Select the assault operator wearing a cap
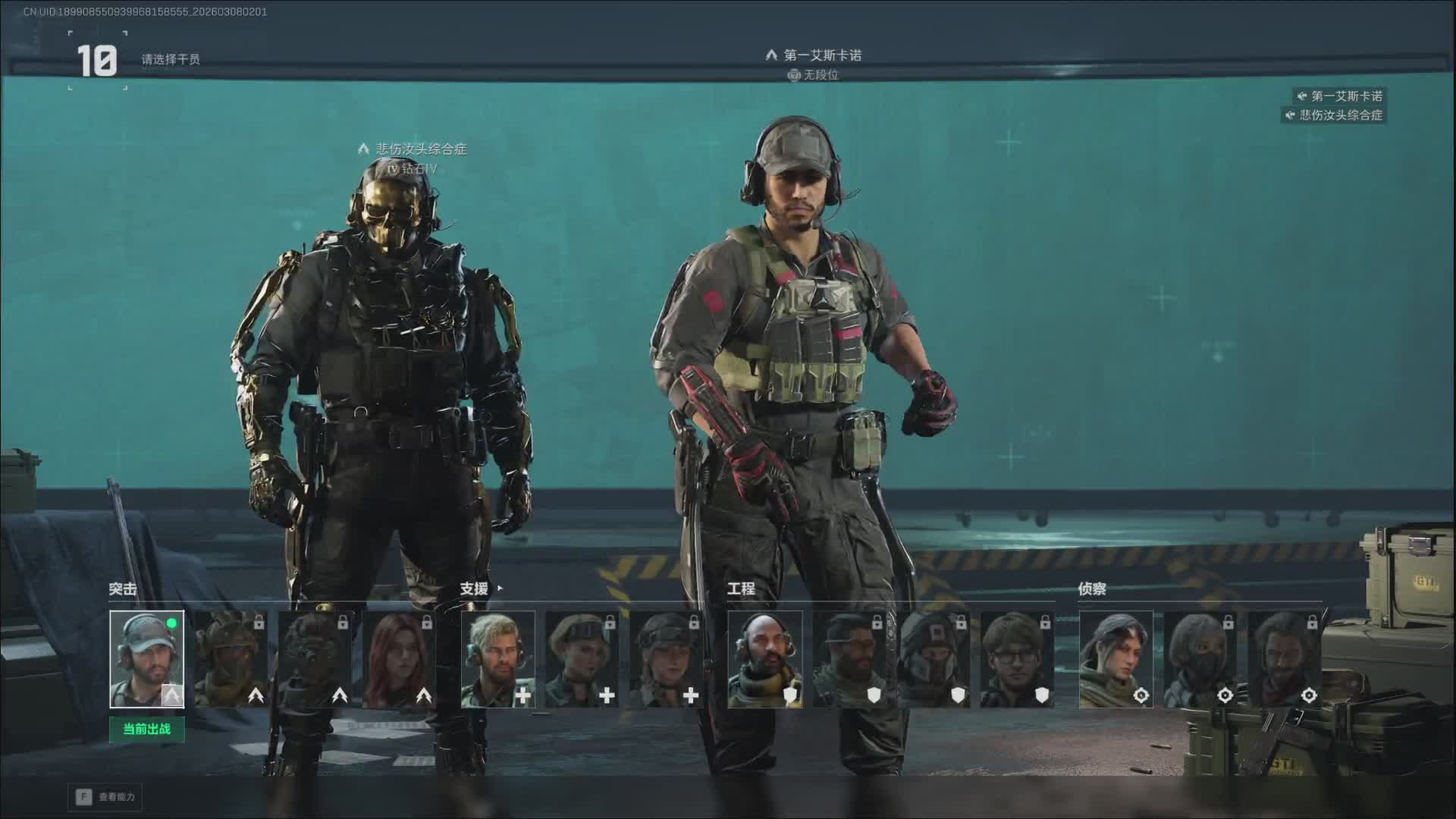The image size is (1456, 819). [146, 659]
